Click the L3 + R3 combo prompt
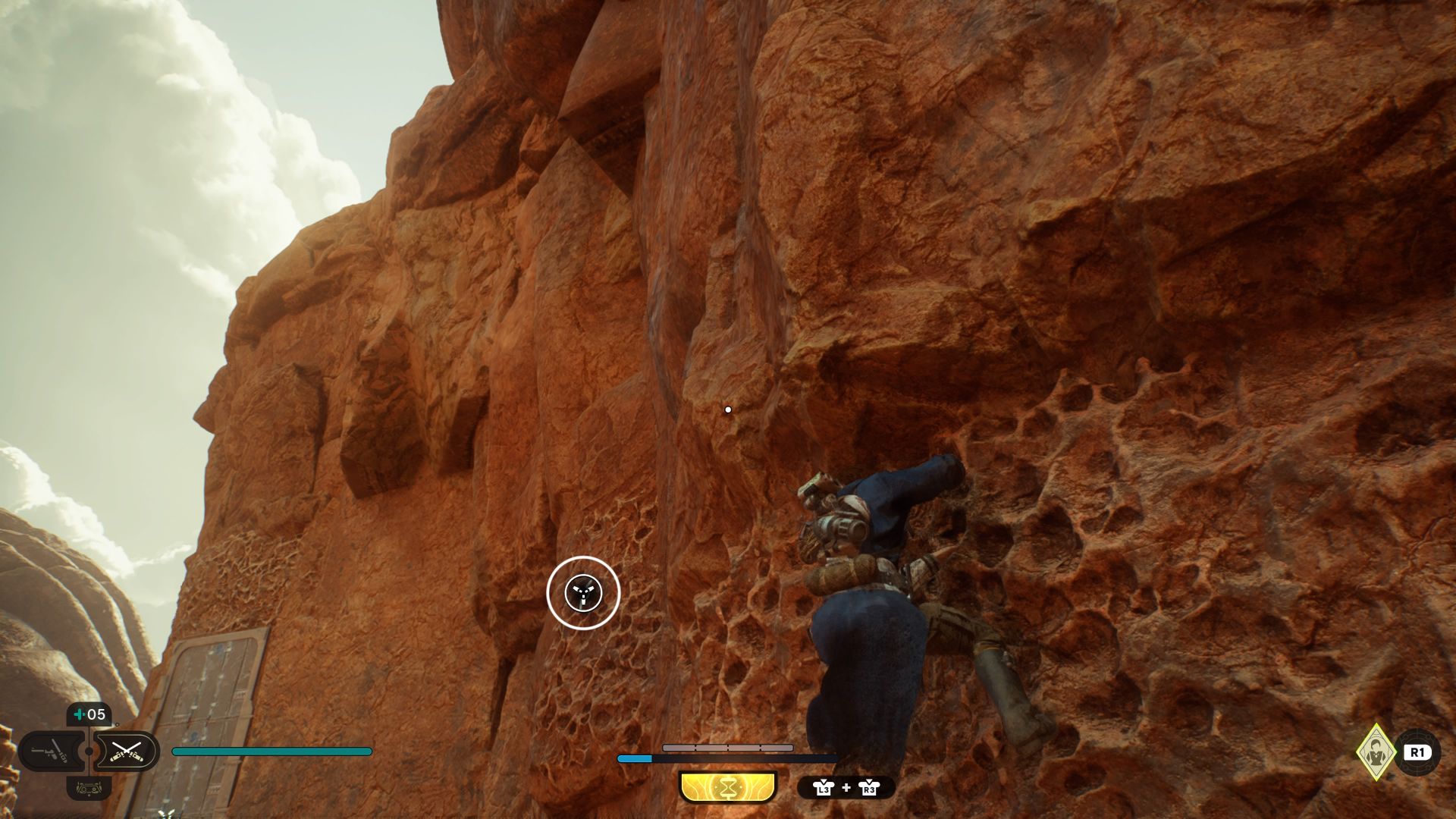This screenshot has width=1456, height=819. pyautogui.click(x=846, y=789)
